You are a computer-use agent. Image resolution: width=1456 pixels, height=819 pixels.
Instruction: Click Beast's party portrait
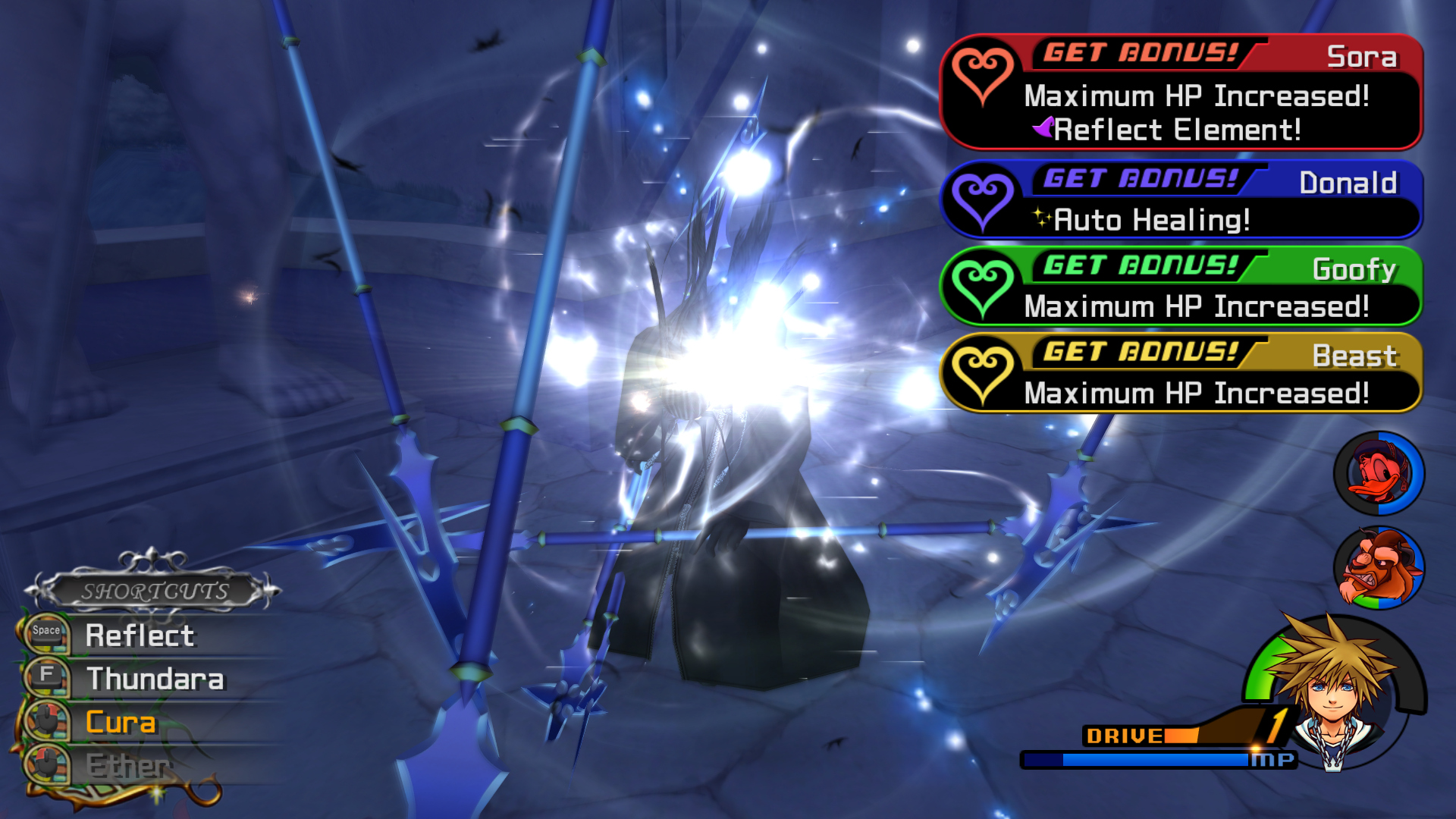click(x=1378, y=569)
